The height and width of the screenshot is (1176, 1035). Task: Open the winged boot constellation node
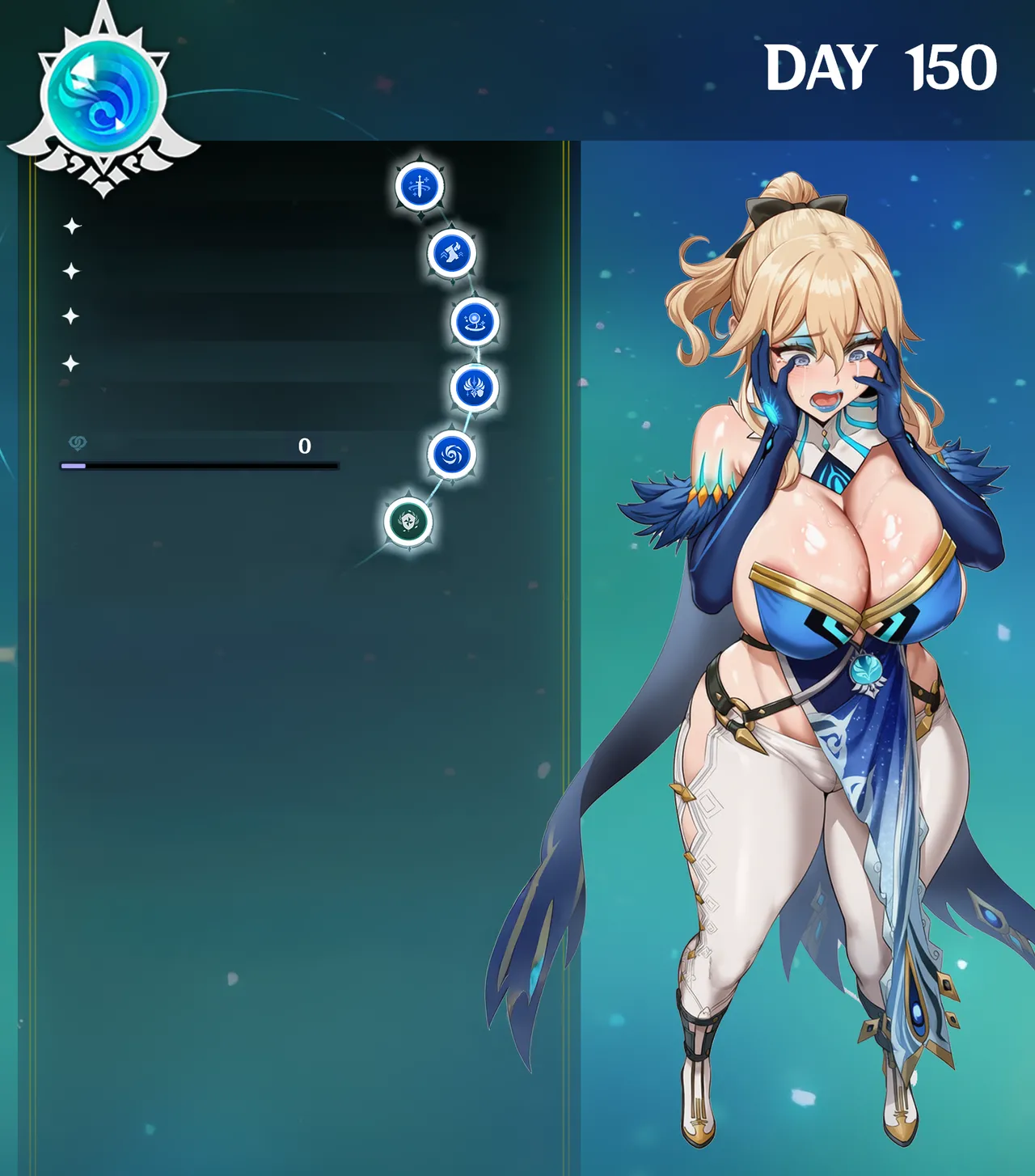(451, 253)
